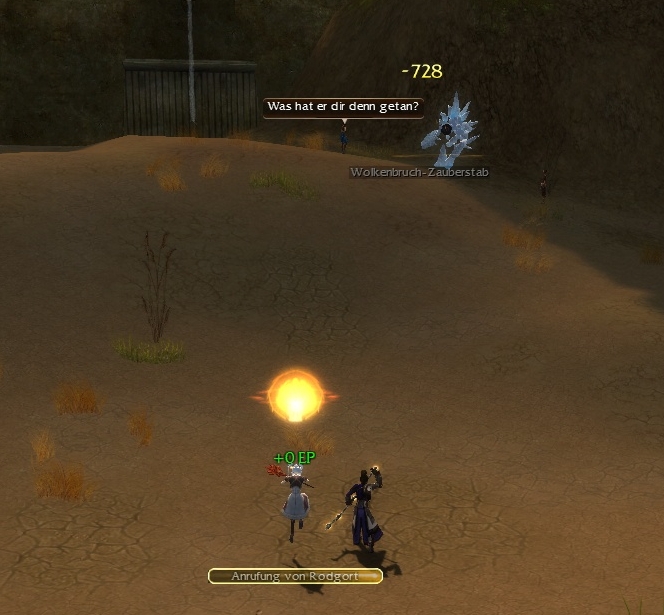Select the Wolkenbruch-Zauberstab name label
The width and height of the screenshot is (664, 615).
click(419, 172)
